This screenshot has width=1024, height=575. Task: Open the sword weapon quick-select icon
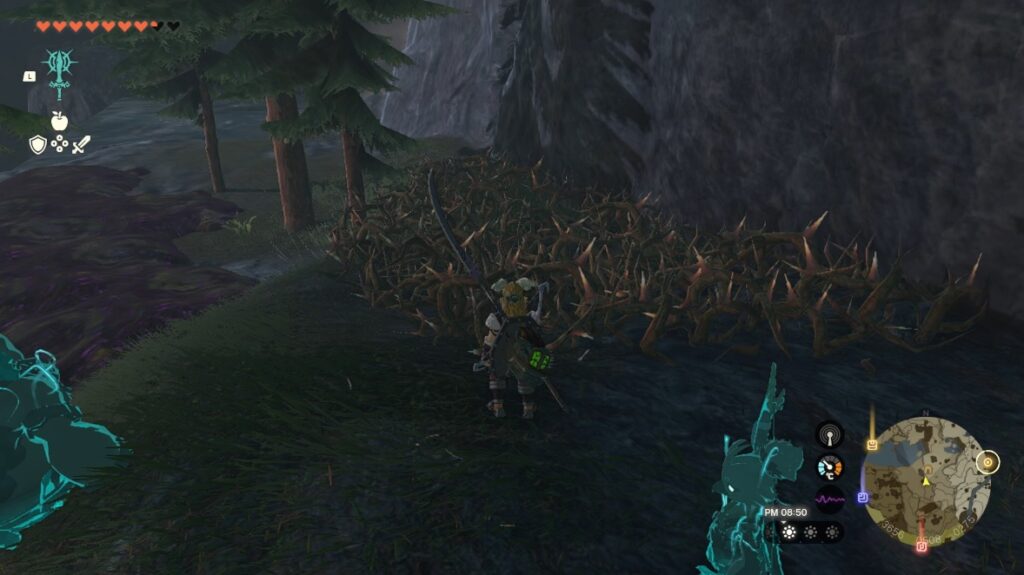(81, 145)
